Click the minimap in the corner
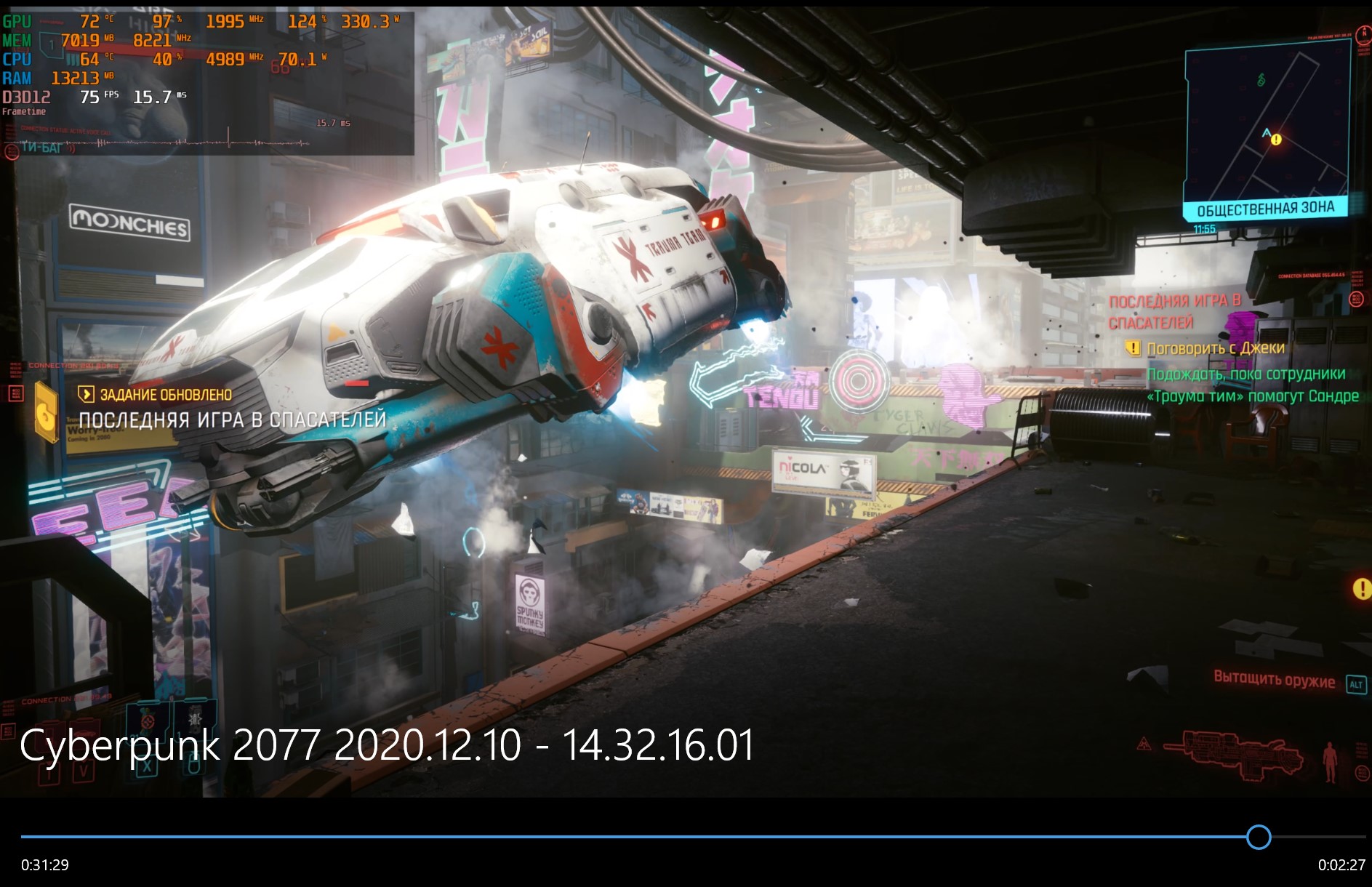The width and height of the screenshot is (1372, 887). (x=1266, y=125)
